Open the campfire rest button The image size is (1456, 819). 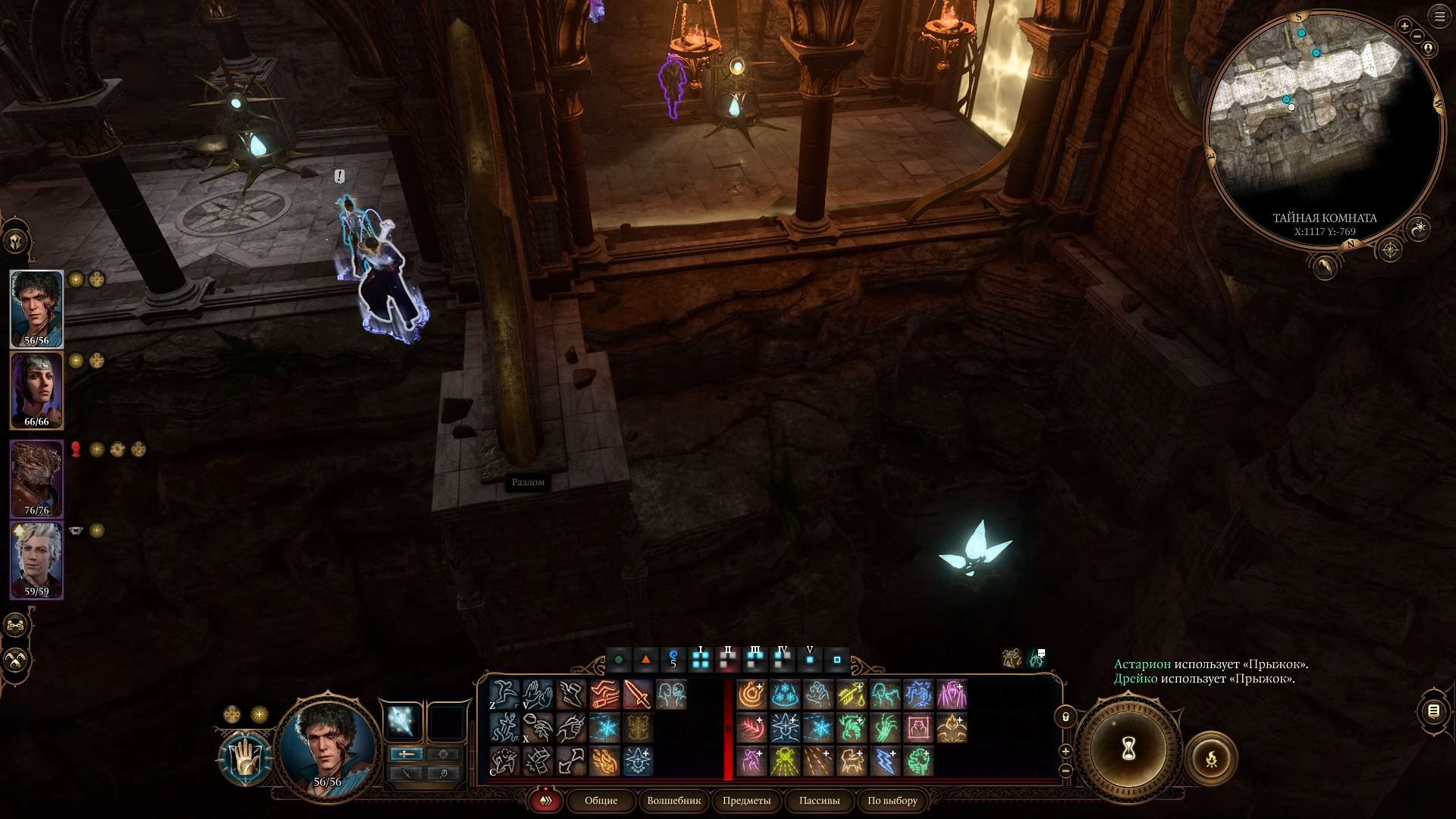pos(1211,758)
